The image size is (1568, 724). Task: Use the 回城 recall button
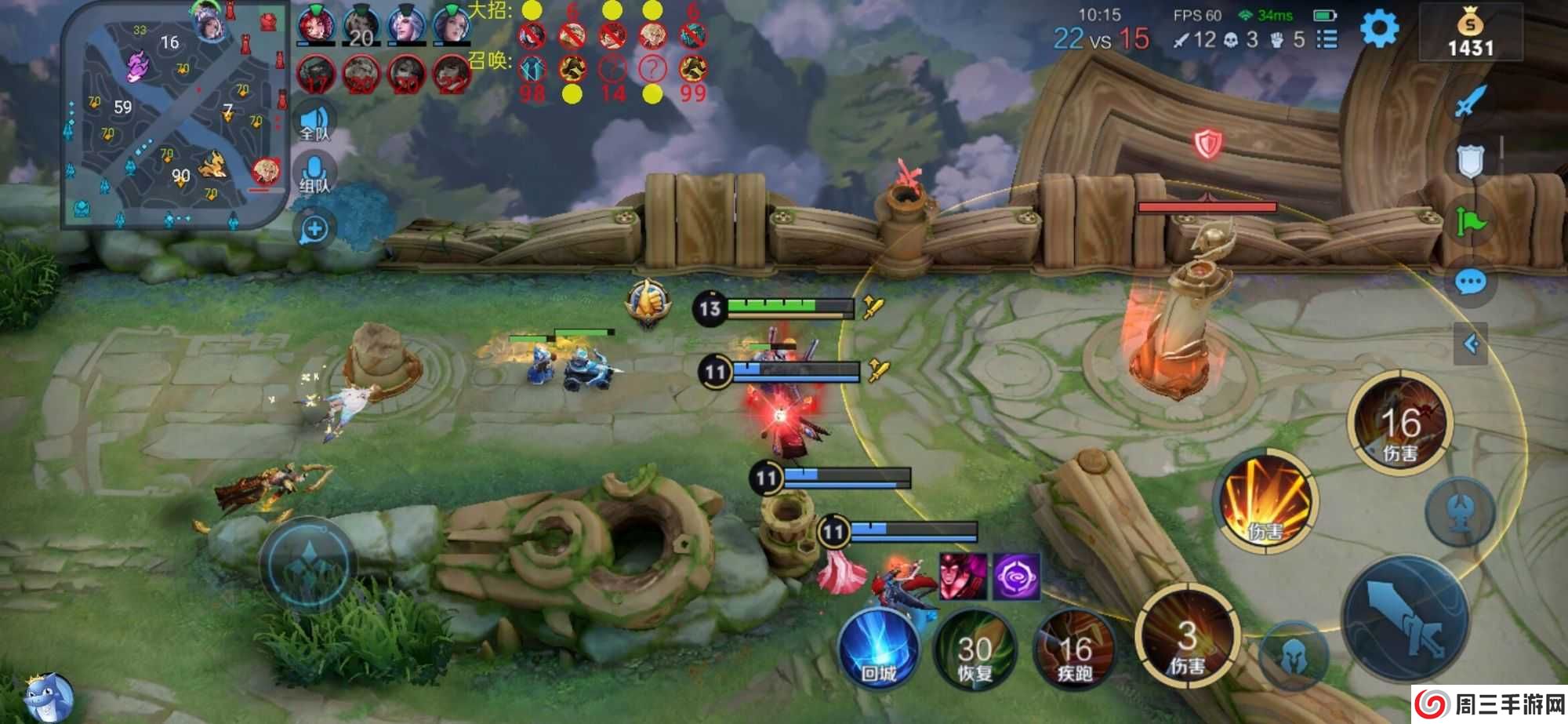click(878, 649)
